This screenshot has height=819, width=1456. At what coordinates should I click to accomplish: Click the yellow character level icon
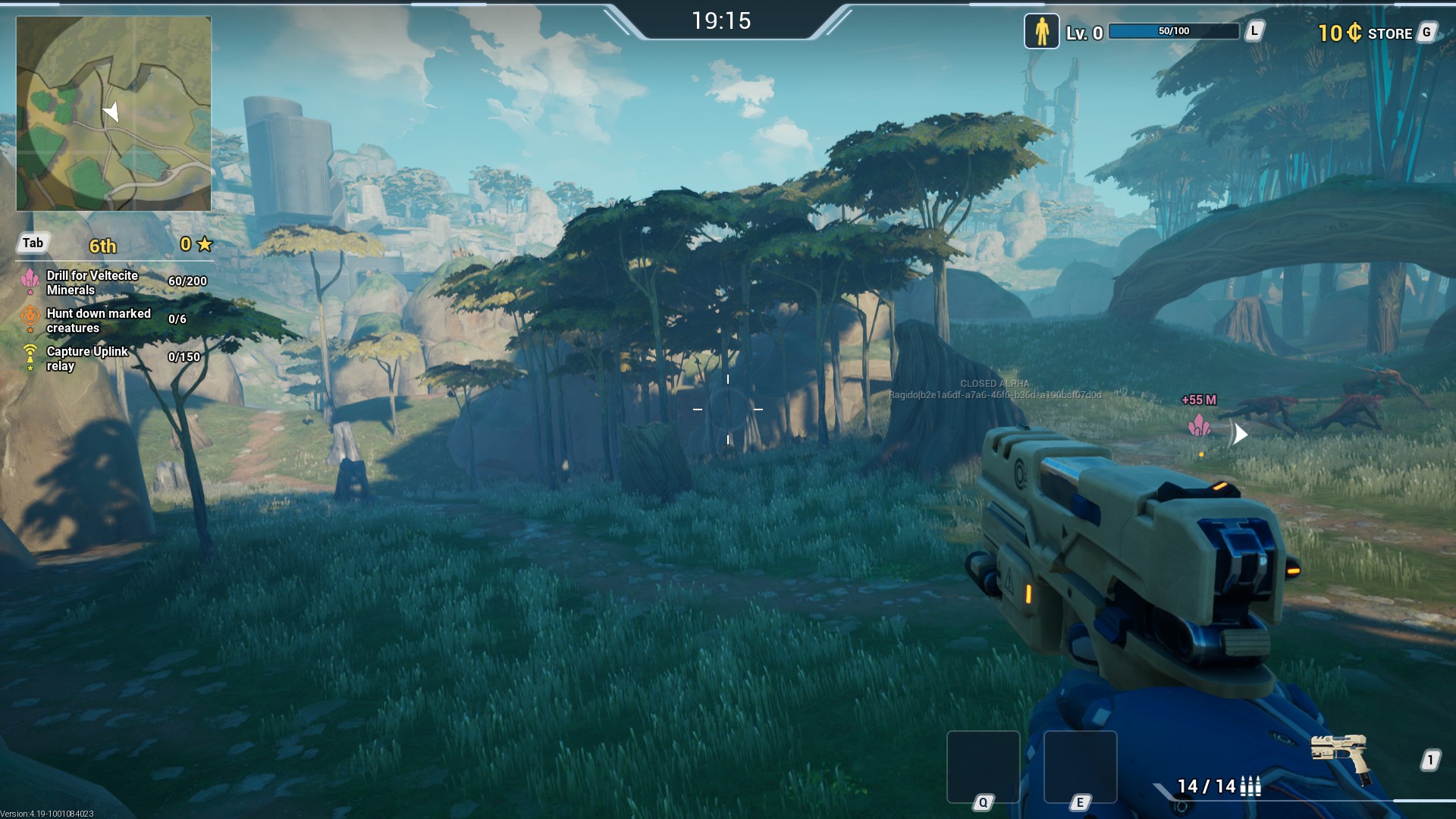(1041, 32)
